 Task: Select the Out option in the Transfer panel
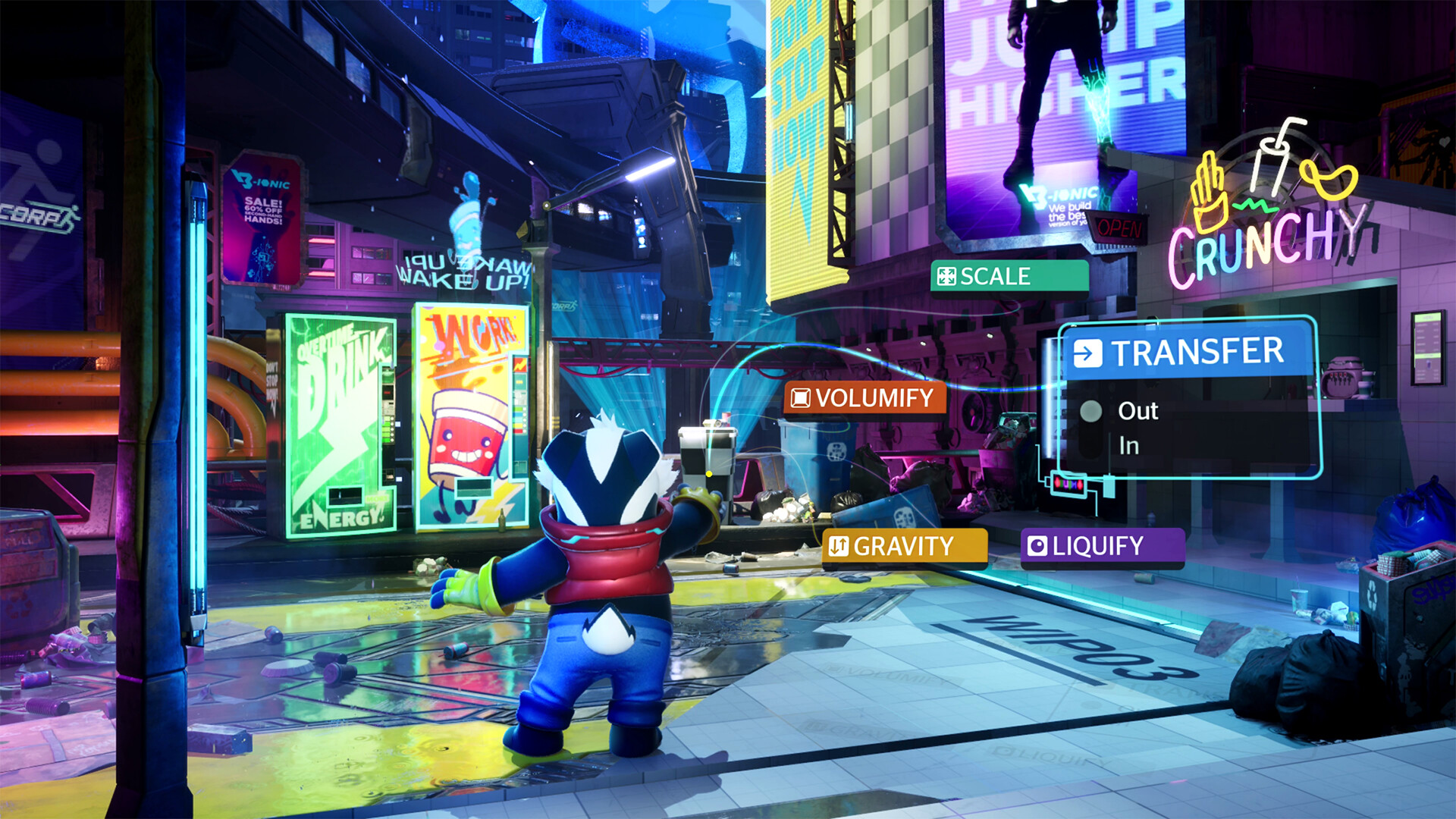pyautogui.click(x=1137, y=410)
